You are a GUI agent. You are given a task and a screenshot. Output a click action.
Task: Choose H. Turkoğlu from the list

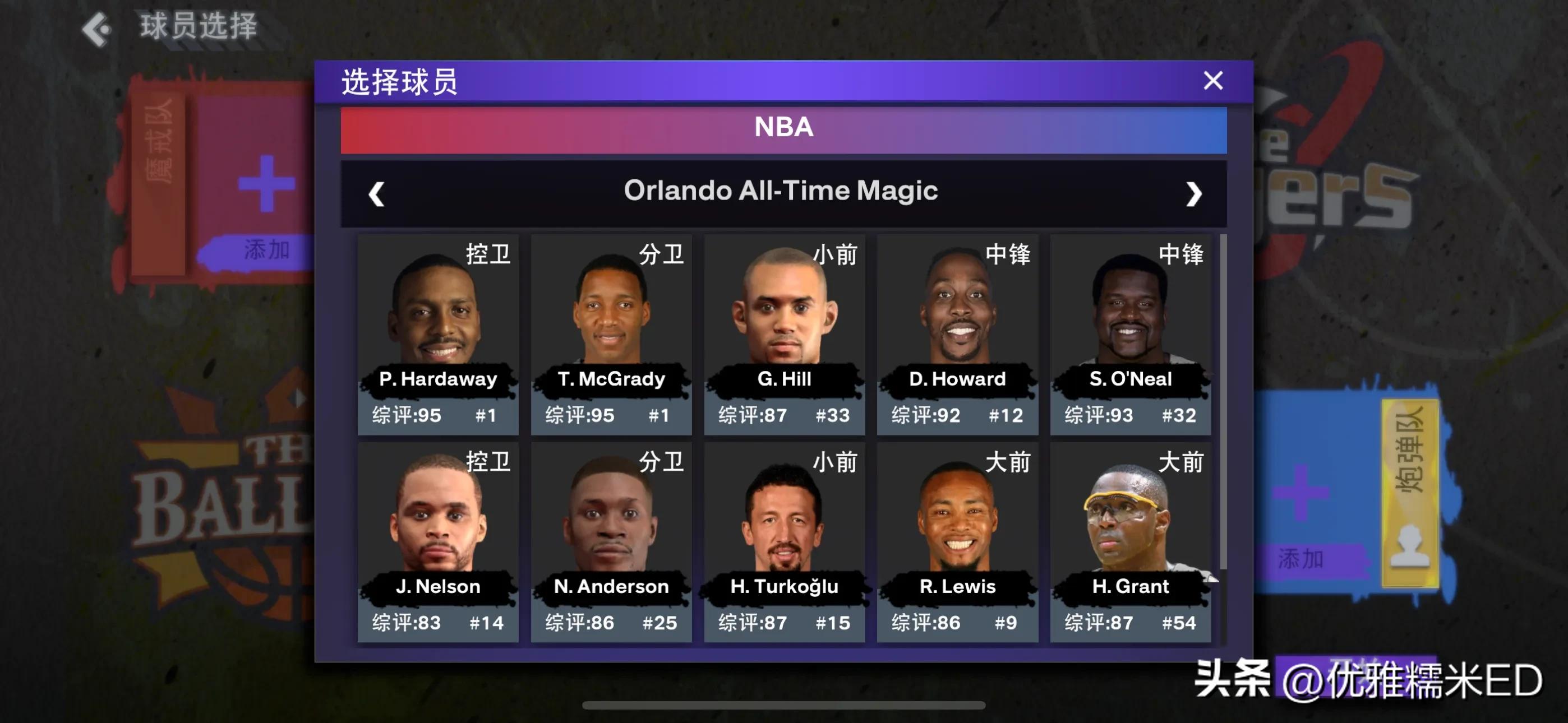tap(784, 541)
